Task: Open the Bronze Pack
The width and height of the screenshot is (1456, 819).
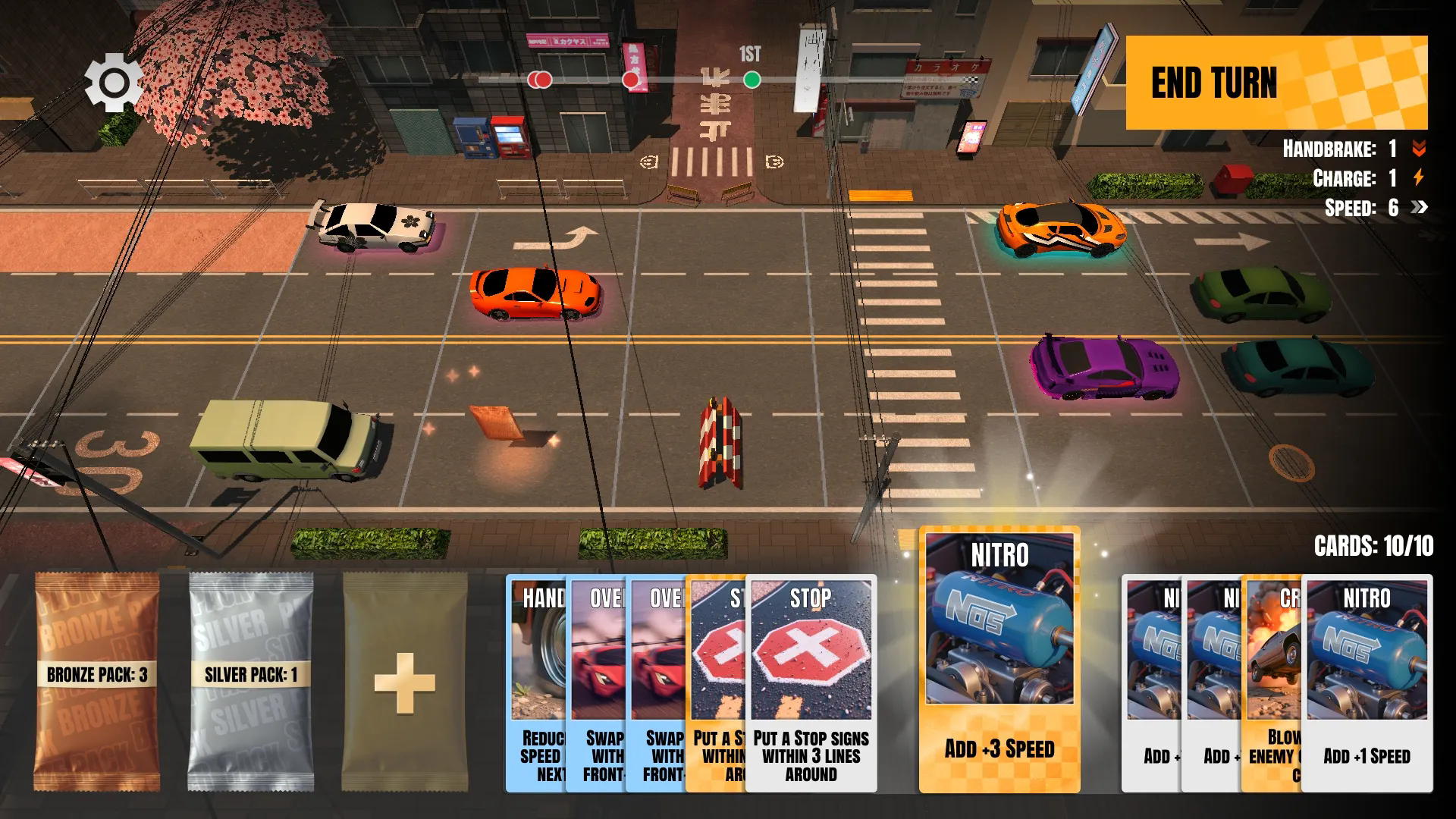Action: 97,682
